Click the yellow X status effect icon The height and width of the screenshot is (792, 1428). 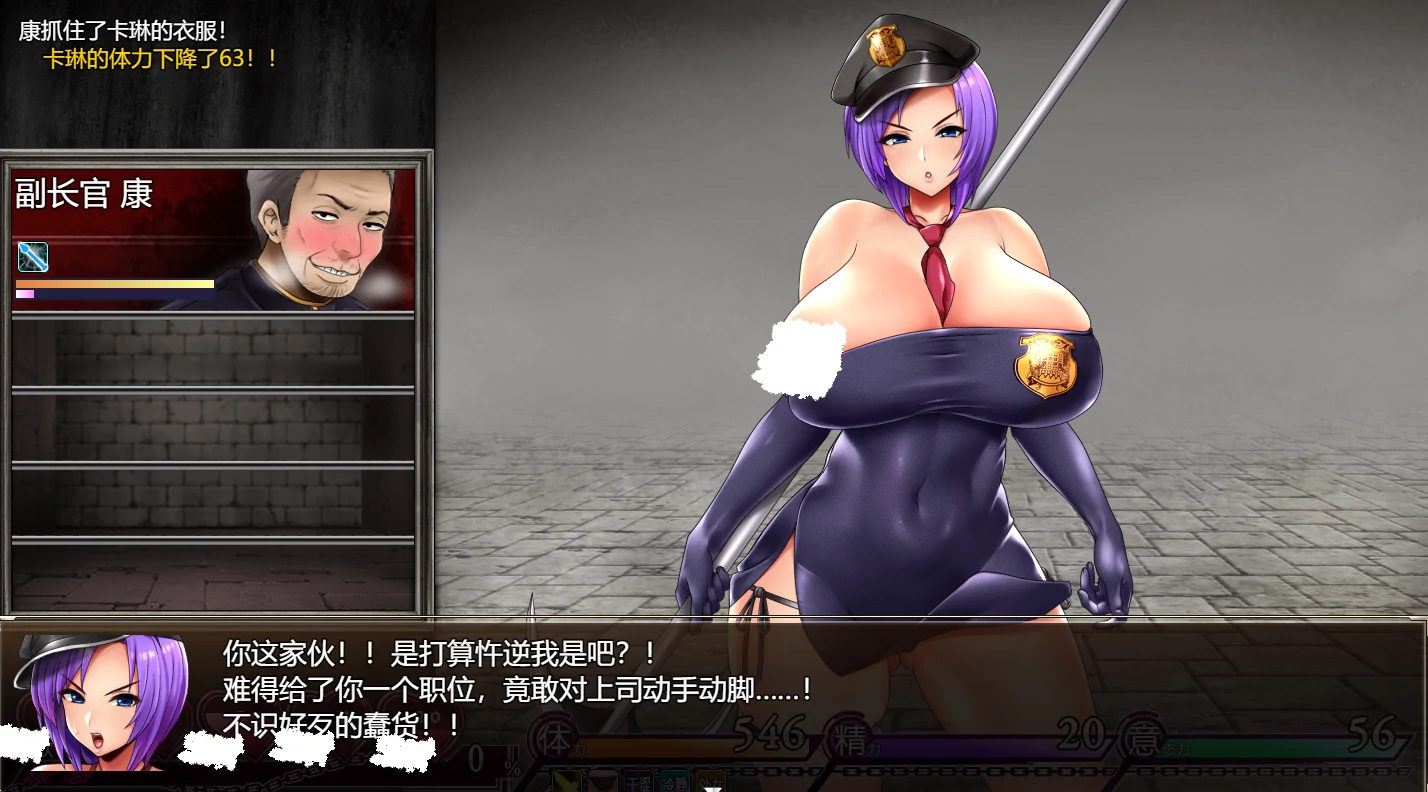click(564, 782)
